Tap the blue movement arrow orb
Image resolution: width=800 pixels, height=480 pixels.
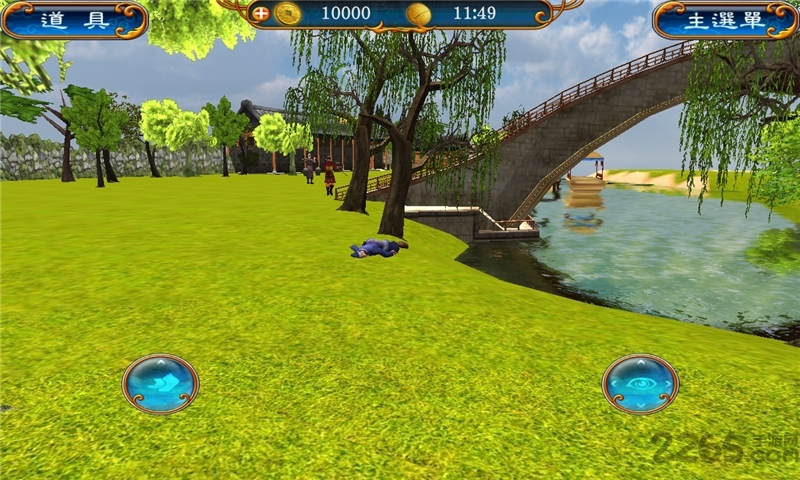click(x=160, y=384)
